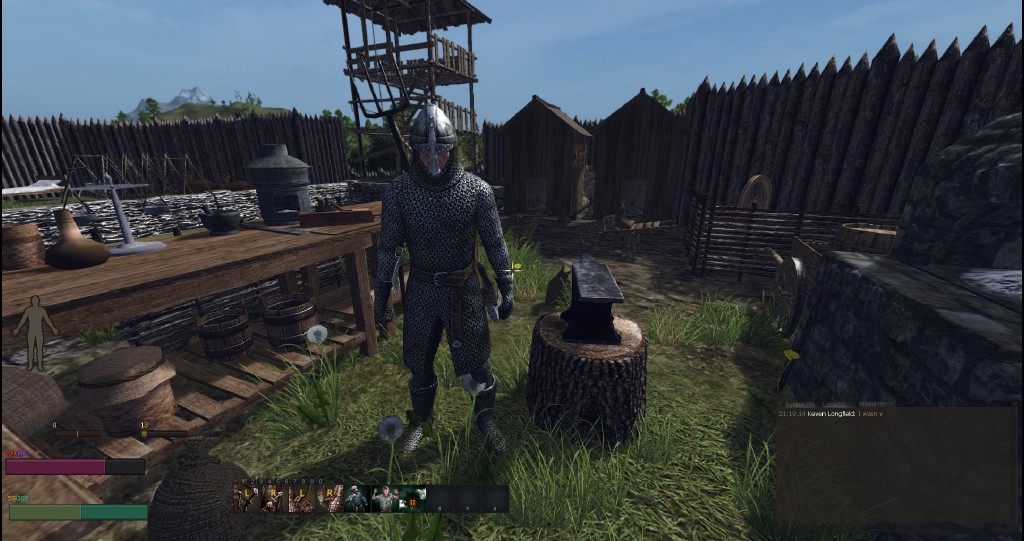This screenshot has height=541, width=1024.
Task: Trigger the raised-arms emote in slot 6
Action: coord(384,499)
